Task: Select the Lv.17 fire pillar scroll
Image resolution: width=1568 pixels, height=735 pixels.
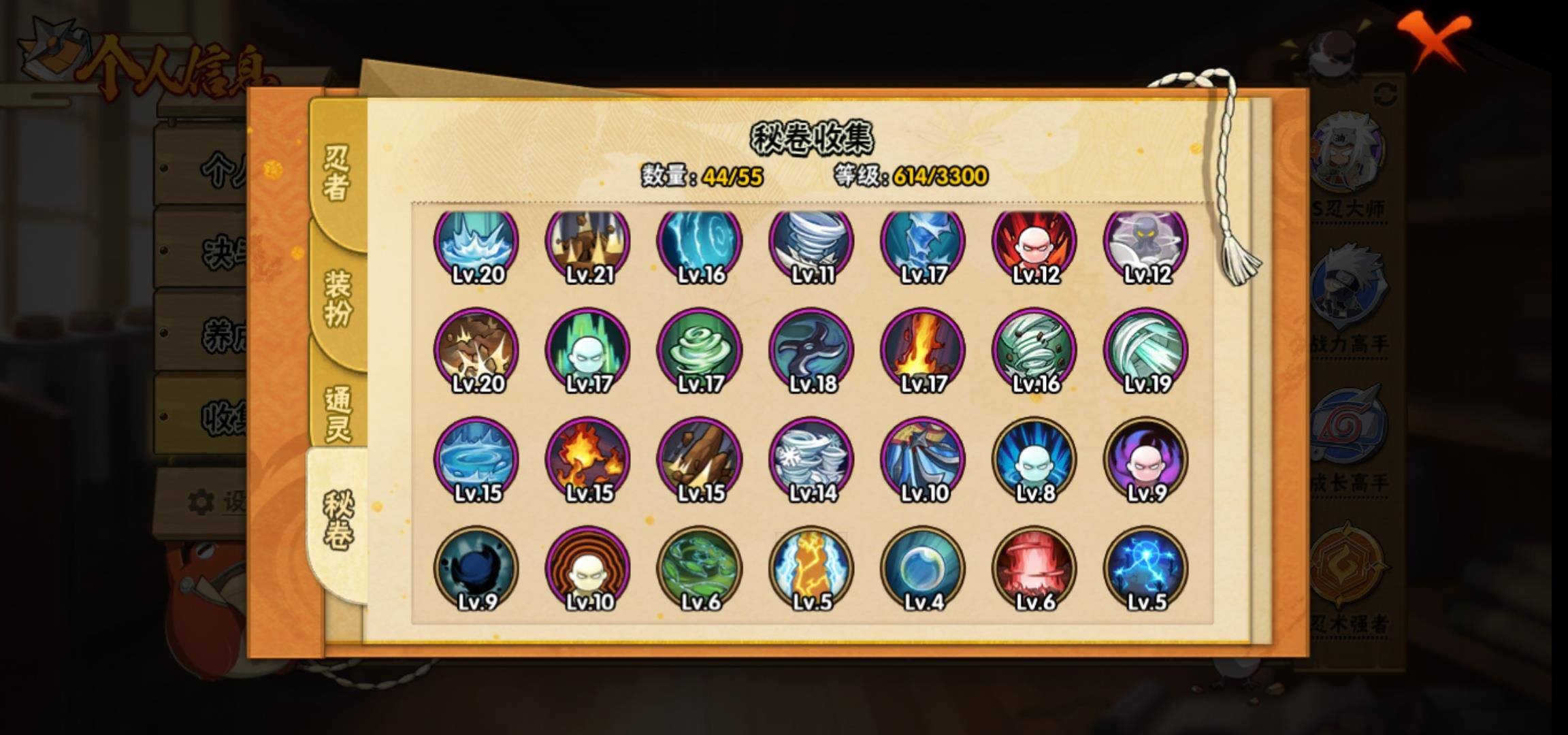Action: pyautogui.click(x=923, y=352)
